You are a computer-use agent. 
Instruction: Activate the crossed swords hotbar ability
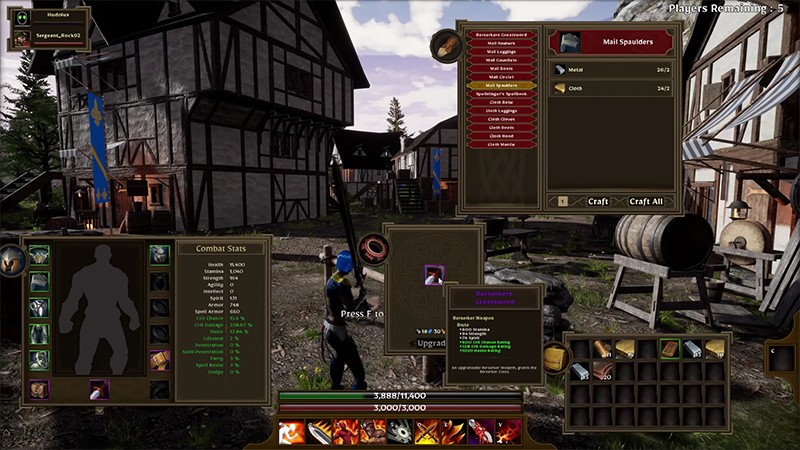(426, 432)
